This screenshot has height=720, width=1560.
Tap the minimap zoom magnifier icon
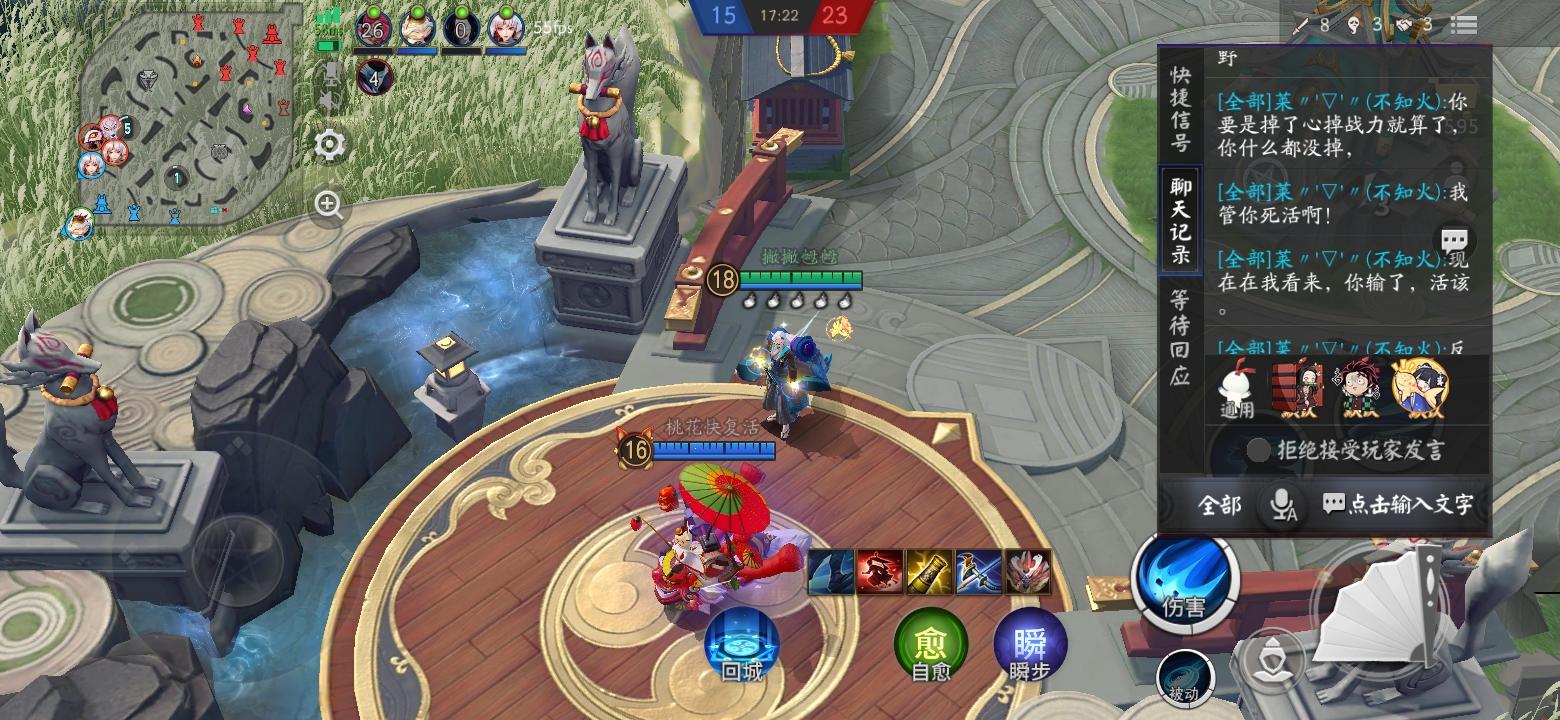tap(326, 206)
